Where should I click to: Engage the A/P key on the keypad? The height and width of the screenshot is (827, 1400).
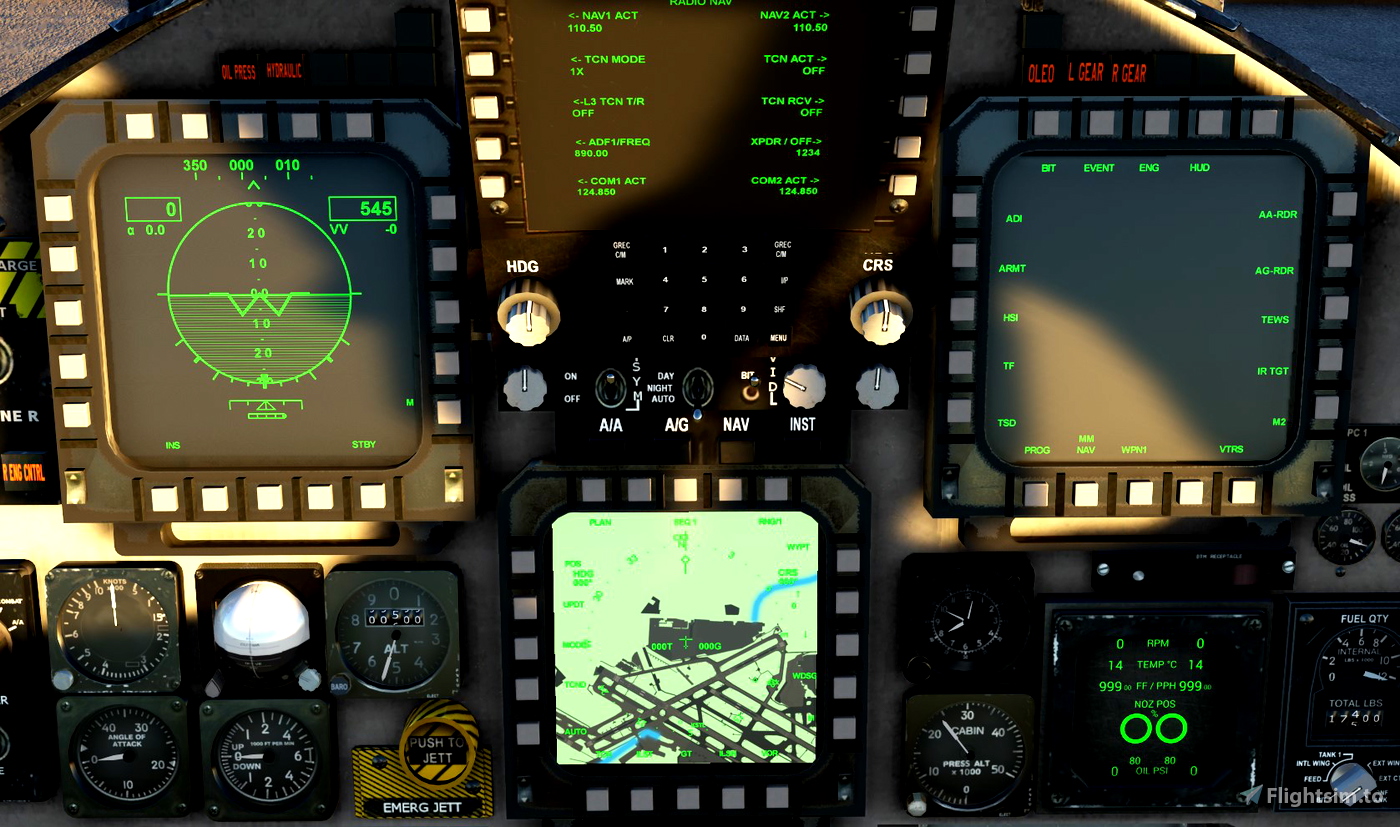(x=627, y=338)
